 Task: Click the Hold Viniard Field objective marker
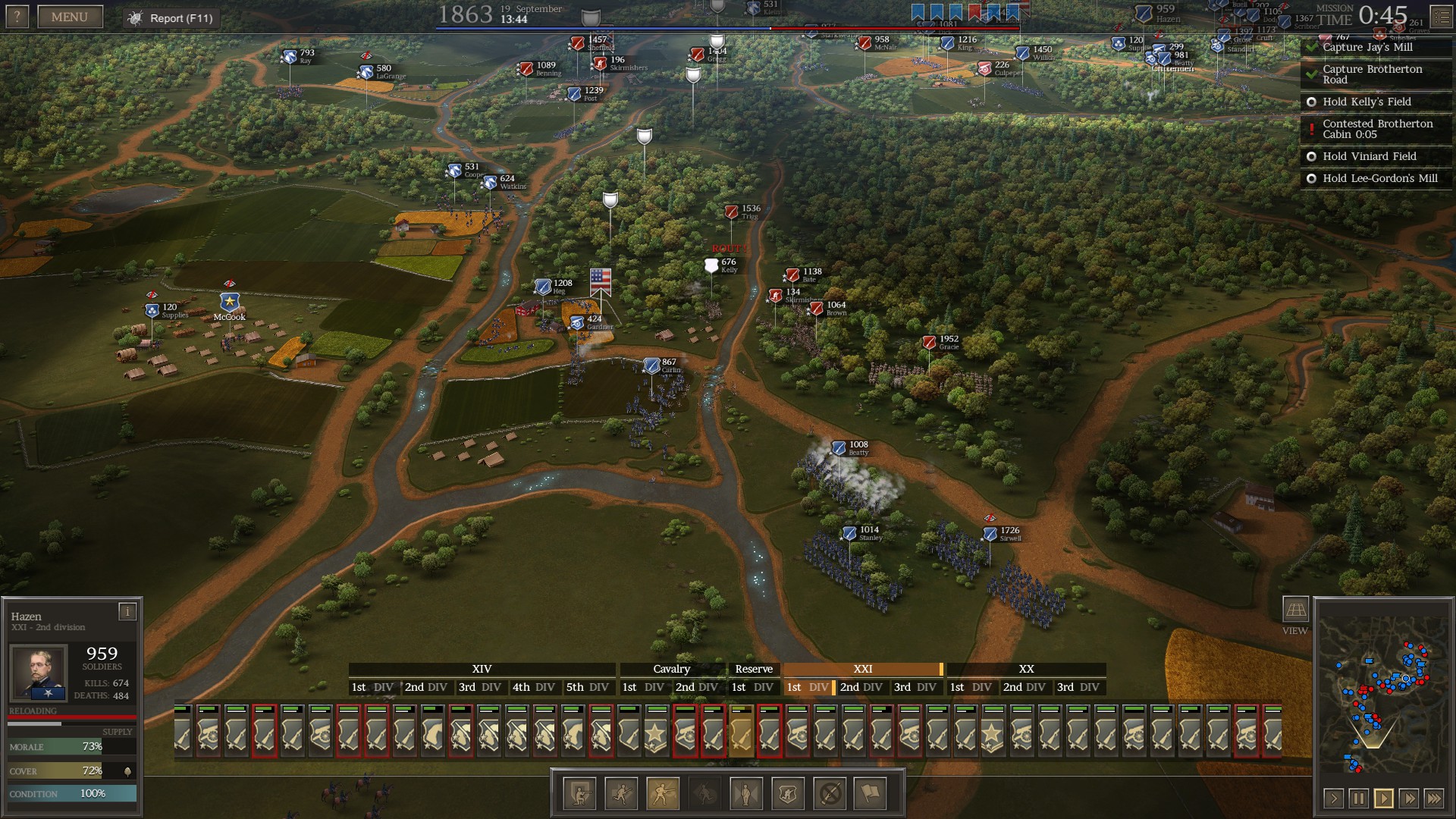[x=1311, y=156]
